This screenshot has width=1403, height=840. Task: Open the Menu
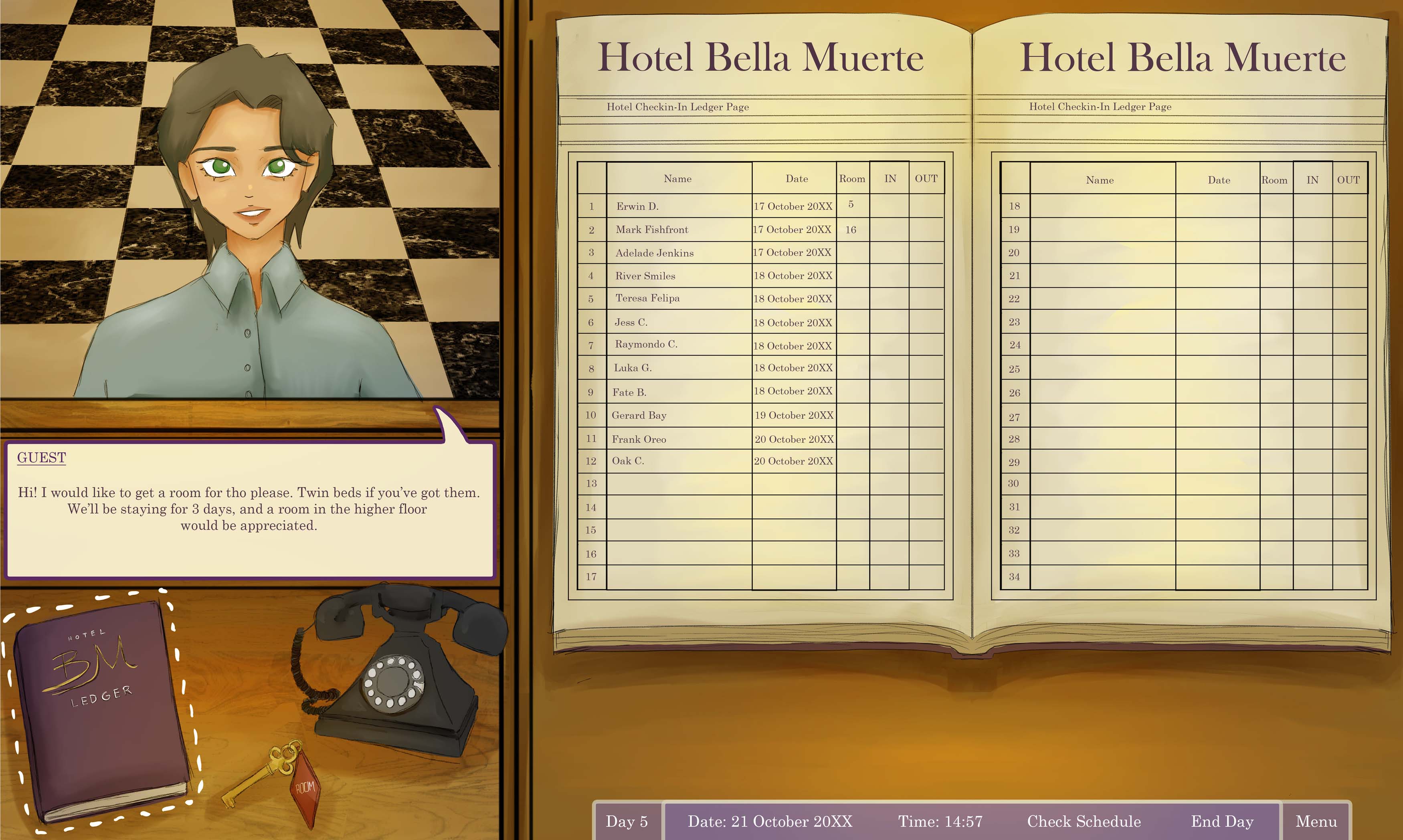[1316, 821]
